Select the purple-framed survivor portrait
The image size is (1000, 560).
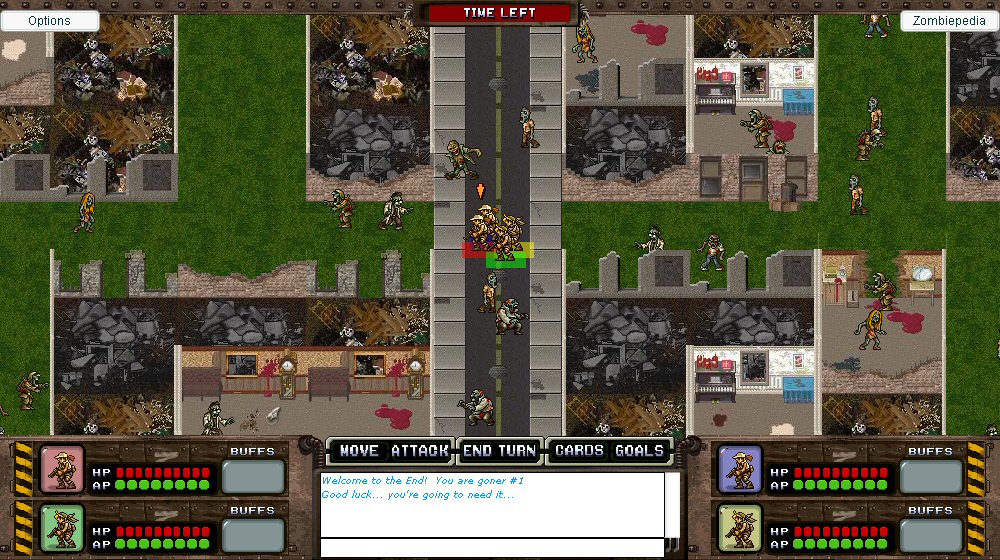pyautogui.click(x=740, y=469)
